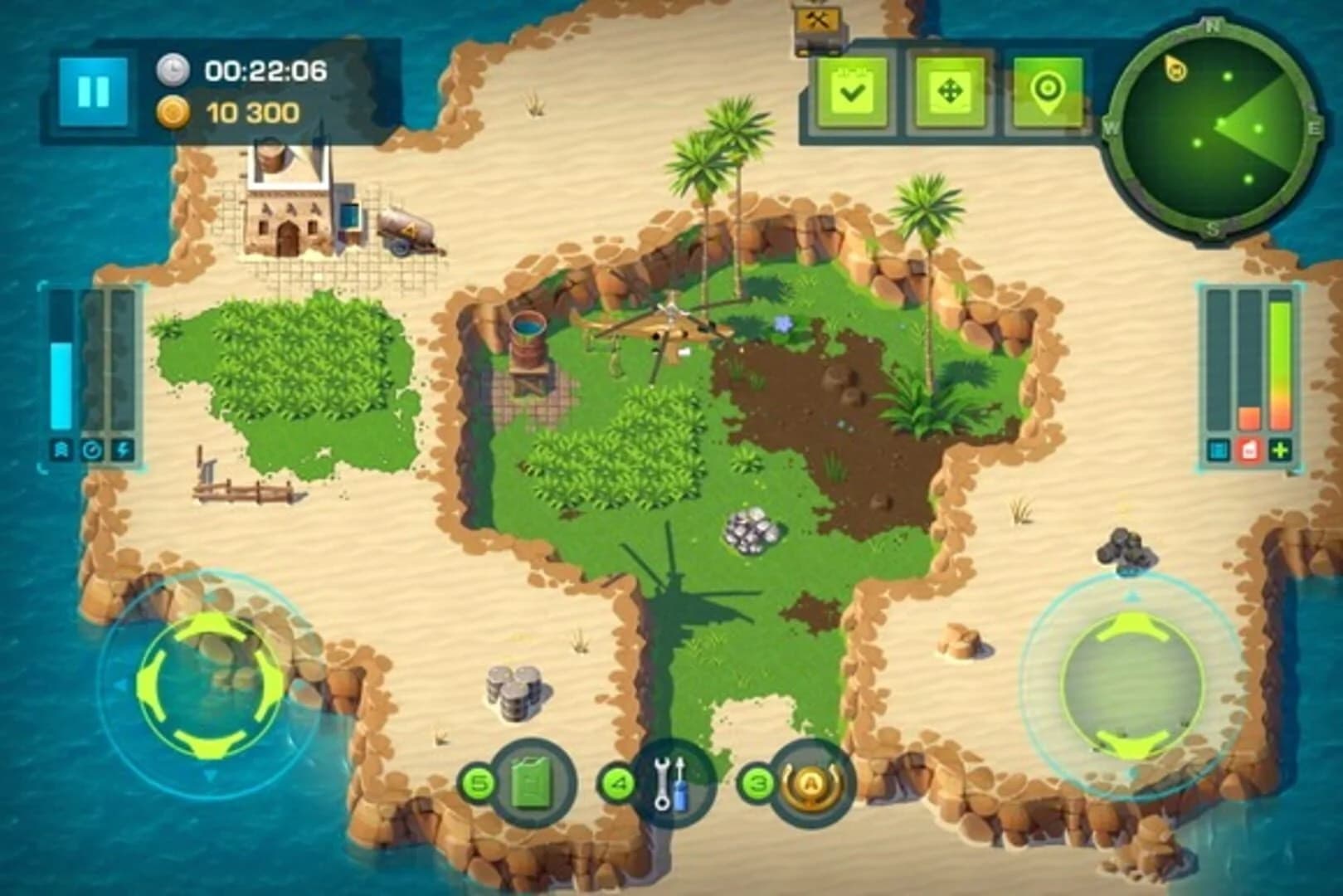Select the speedometer icon on the left panel
This screenshot has height=896, width=1343.
pyautogui.click(x=91, y=450)
